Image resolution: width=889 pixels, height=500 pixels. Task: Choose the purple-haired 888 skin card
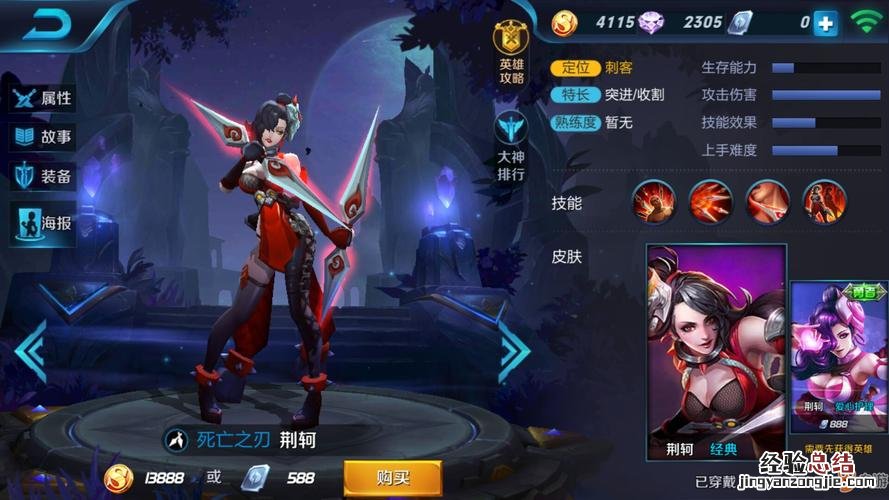pos(838,360)
